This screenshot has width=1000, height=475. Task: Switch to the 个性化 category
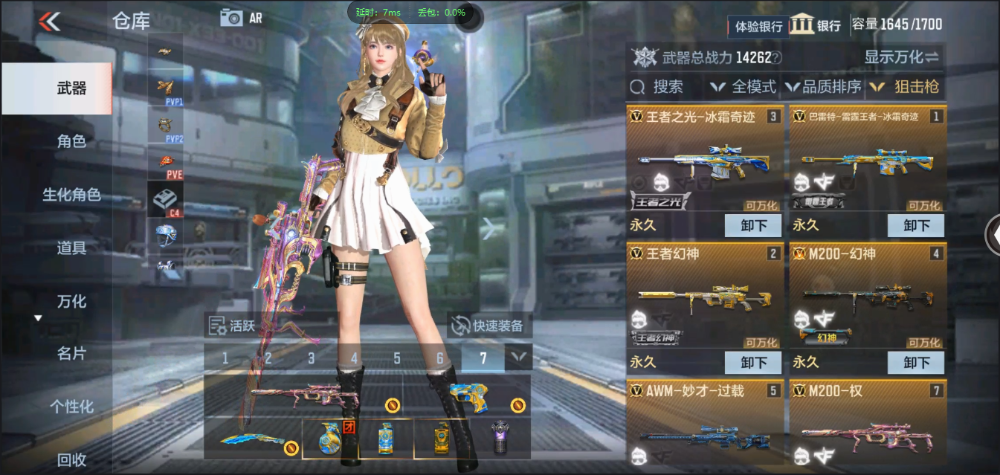tap(71, 406)
